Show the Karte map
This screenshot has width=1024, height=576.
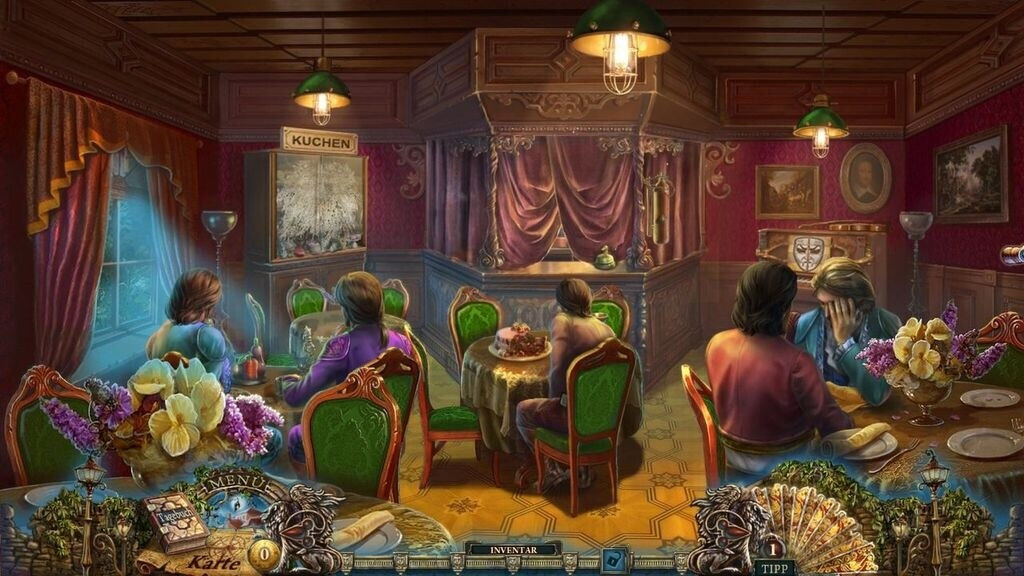pyautogui.click(x=212, y=561)
